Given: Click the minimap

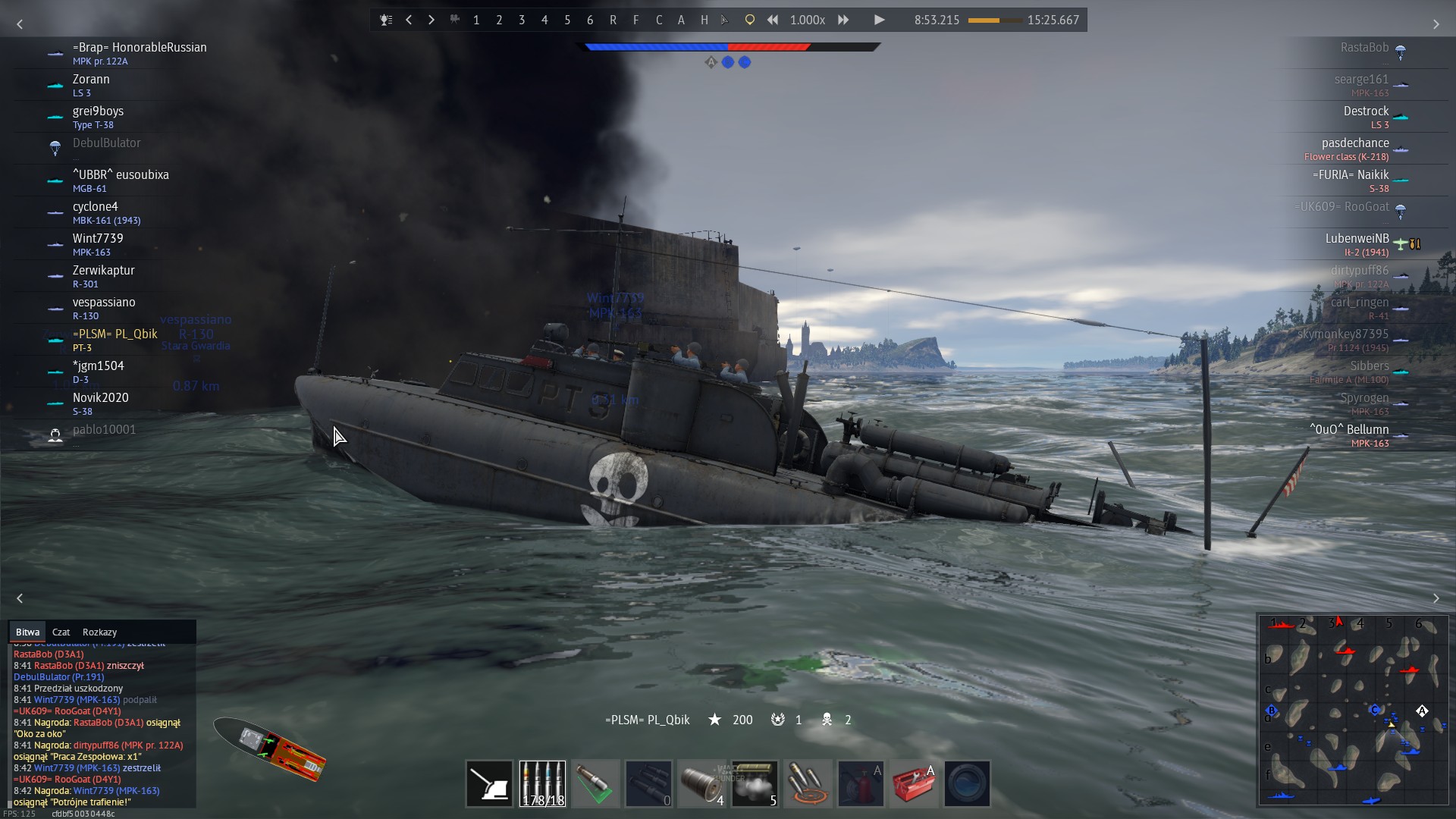Looking at the screenshot, I should click(x=1353, y=709).
